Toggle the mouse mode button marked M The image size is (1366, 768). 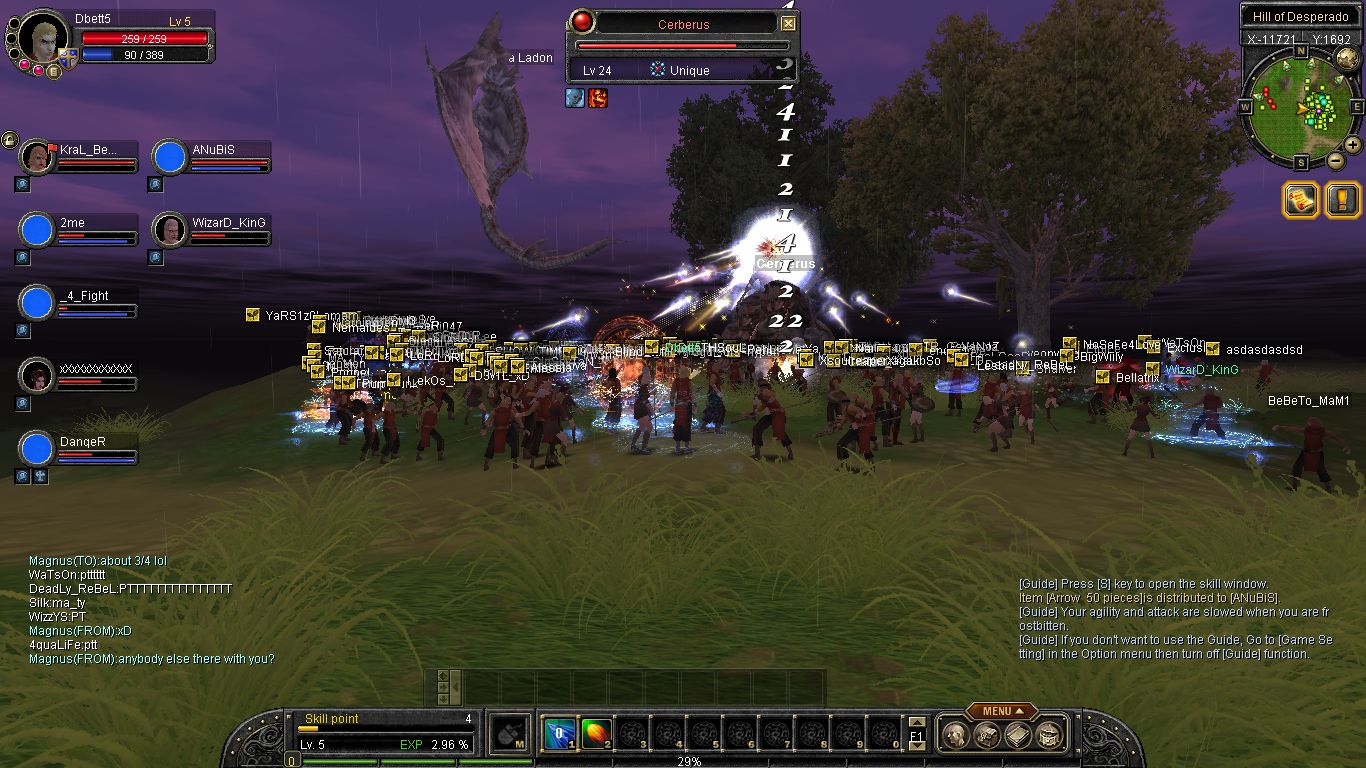(x=510, y=735)
